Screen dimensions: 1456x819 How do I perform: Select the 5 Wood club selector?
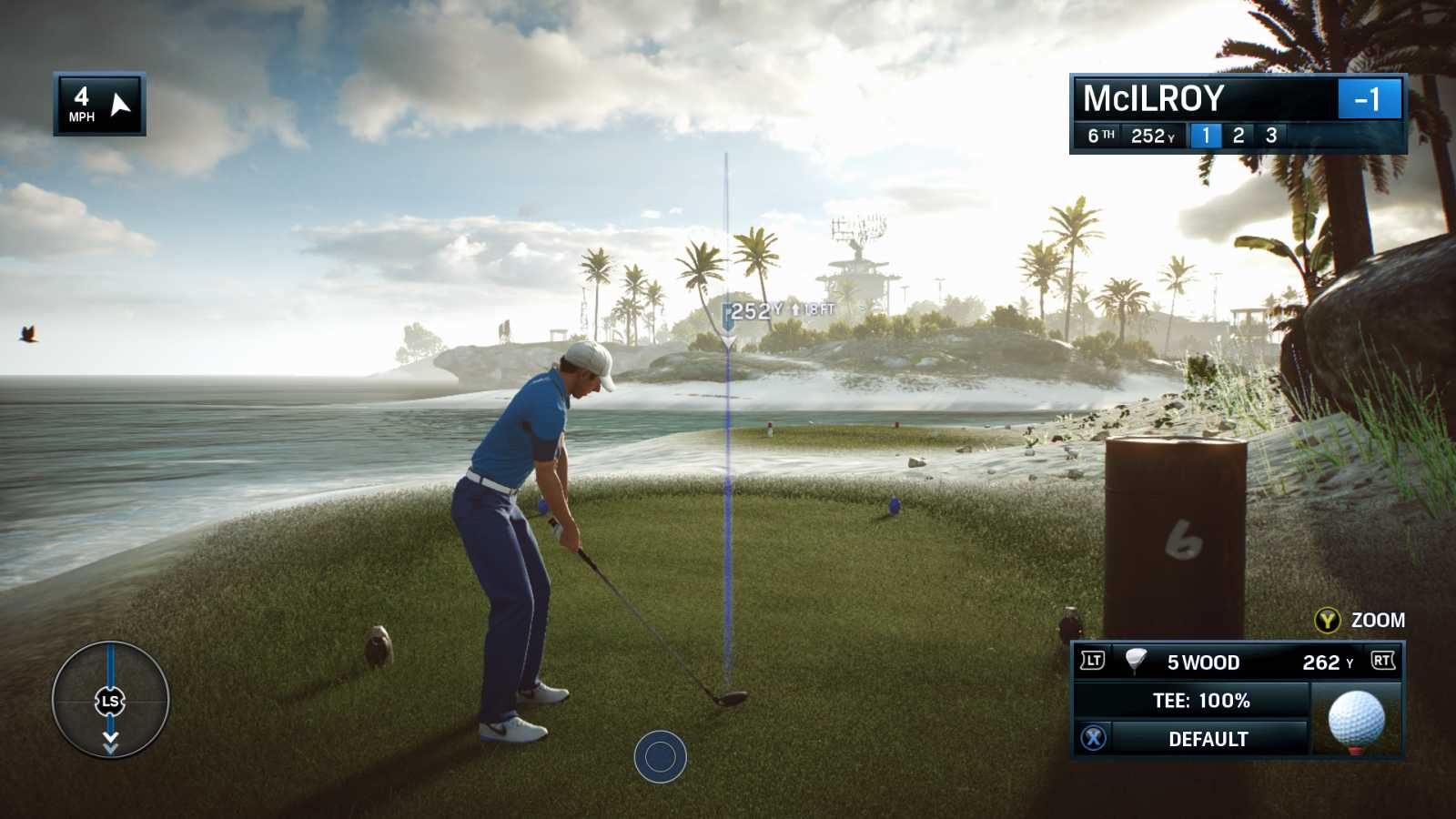pyautogui.click(x=1202, y=662)
